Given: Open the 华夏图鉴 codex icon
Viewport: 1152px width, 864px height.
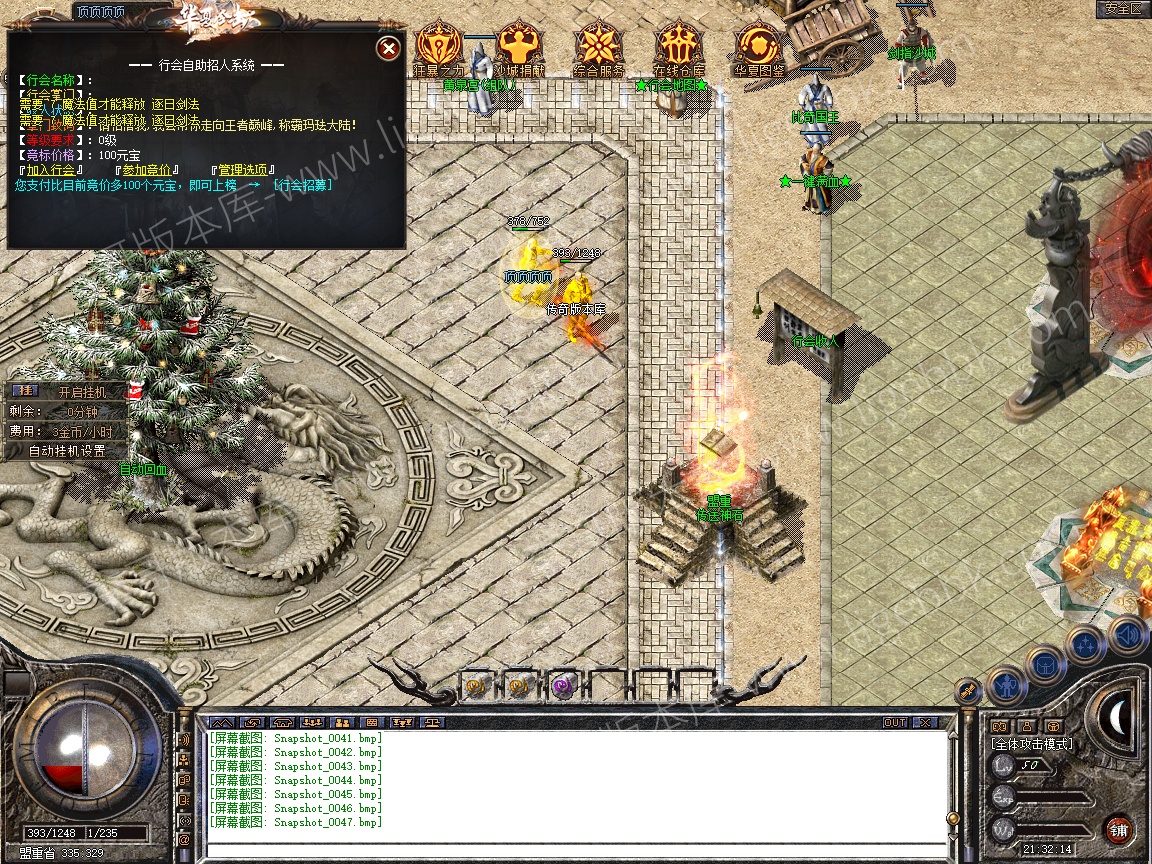Looking at the screenshot, I should [759, 46].
